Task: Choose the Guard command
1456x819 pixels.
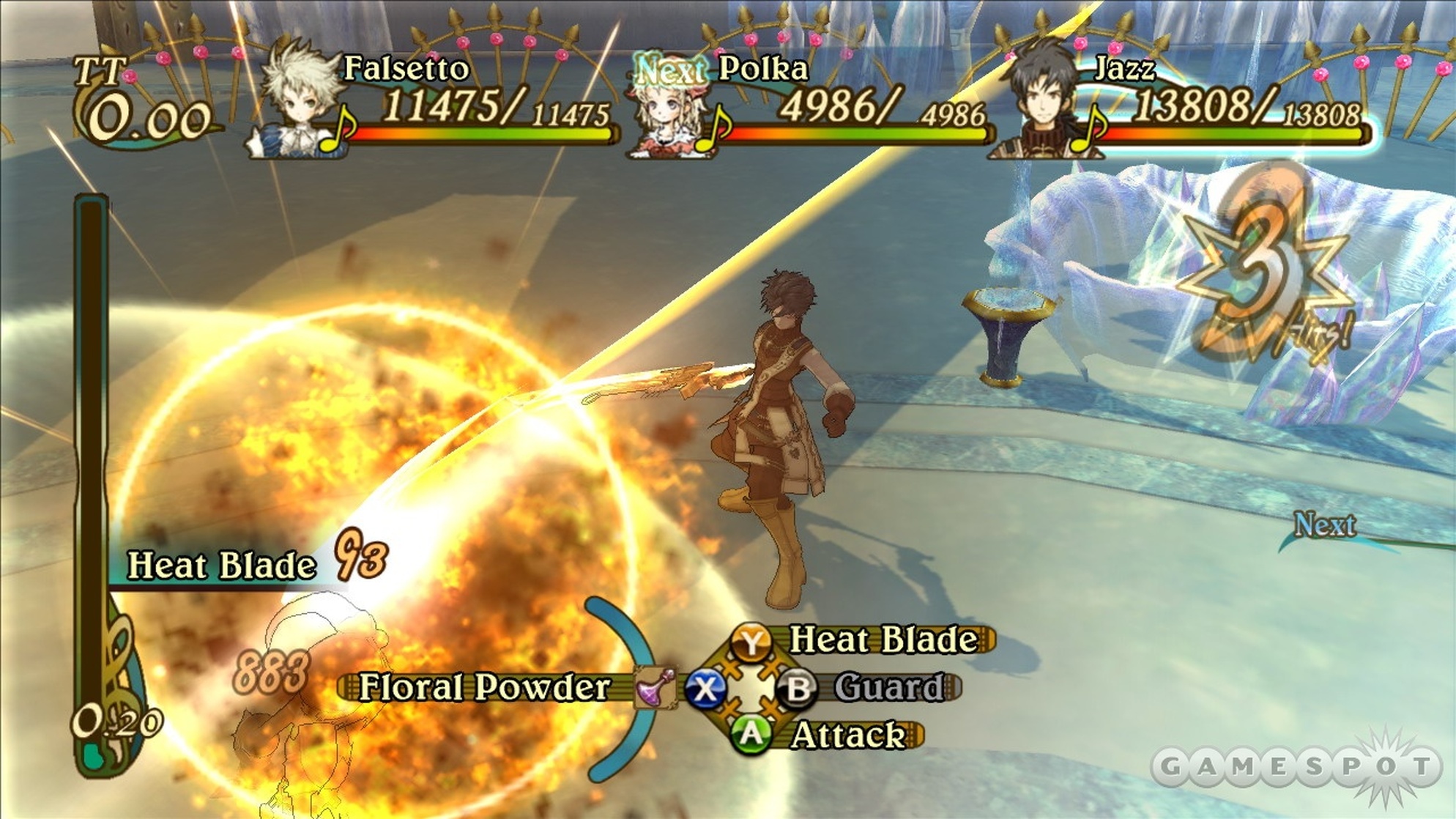Action: (x=888, y=688)
